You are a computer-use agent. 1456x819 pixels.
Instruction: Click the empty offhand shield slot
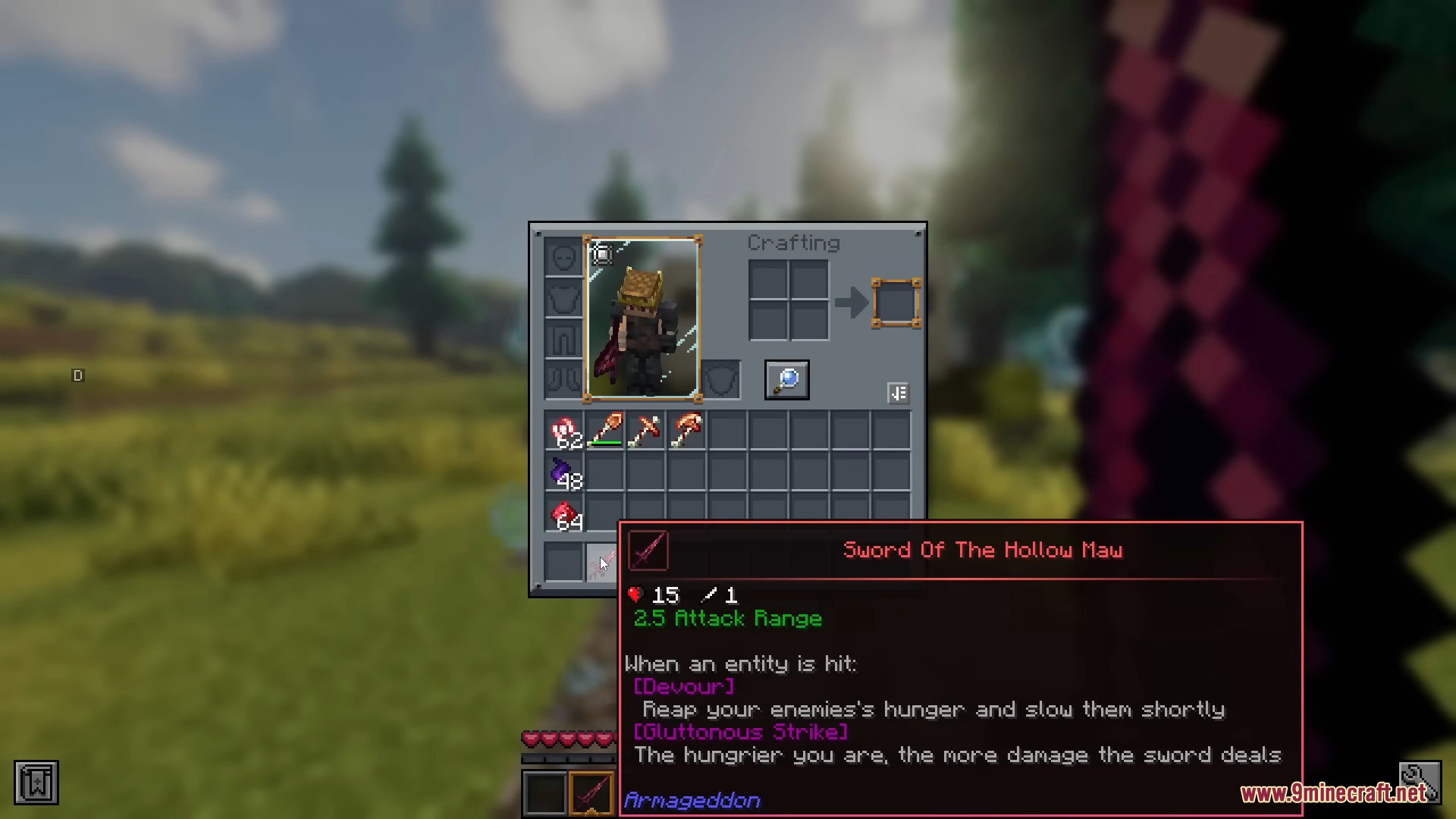point(720,379)
